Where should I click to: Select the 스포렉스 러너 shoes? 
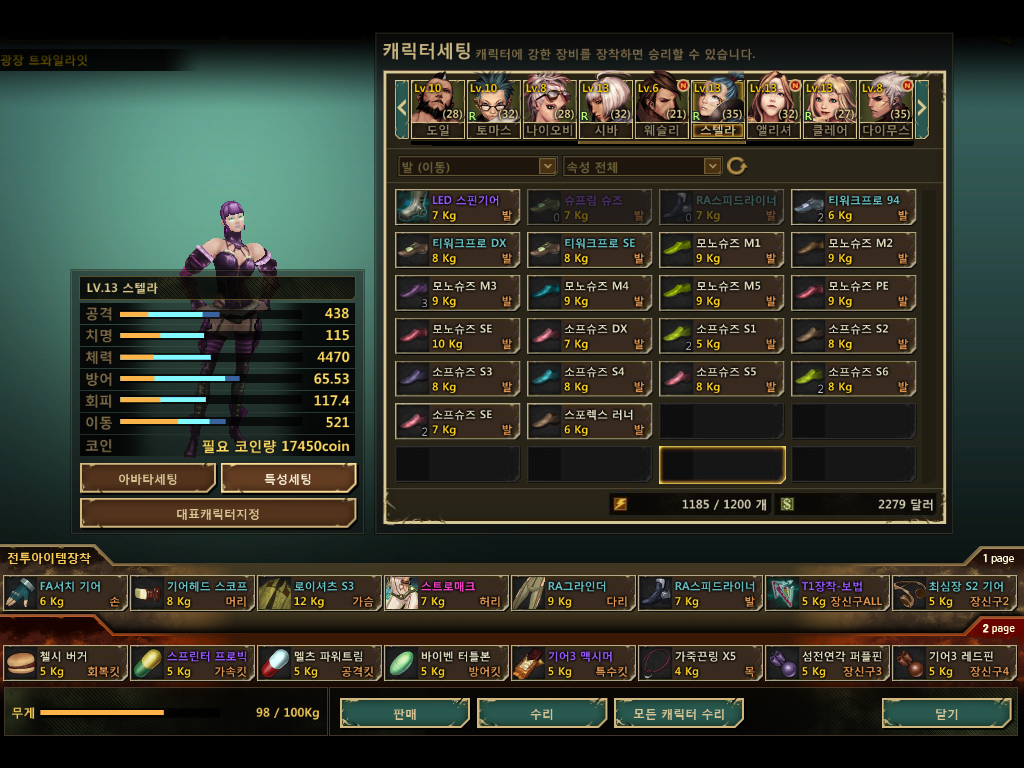pos(590,422)
